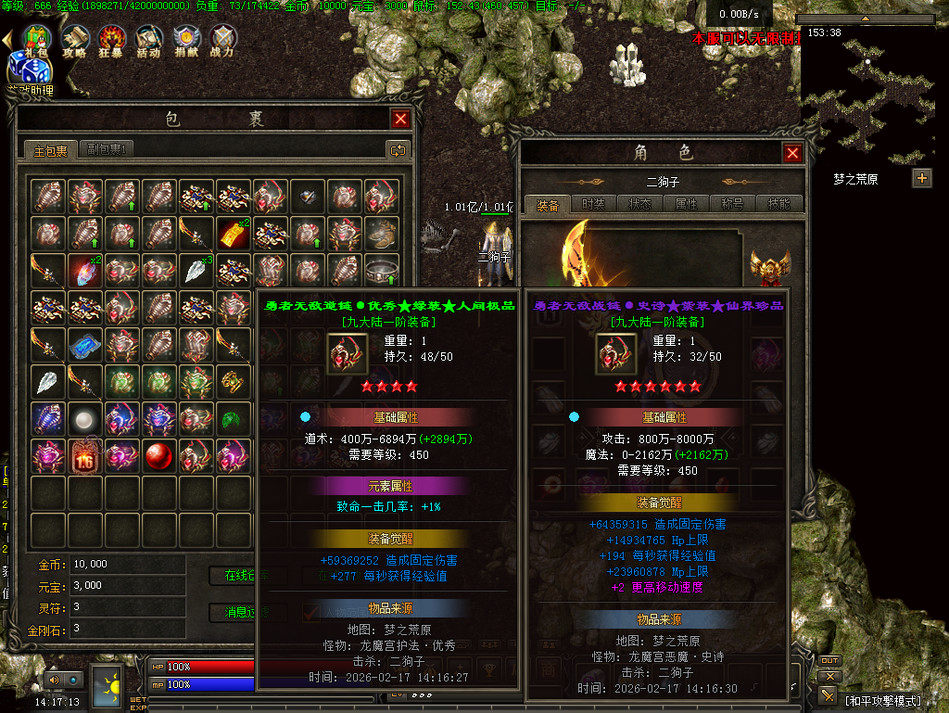Close the 角色 character window

click(792, 153)
